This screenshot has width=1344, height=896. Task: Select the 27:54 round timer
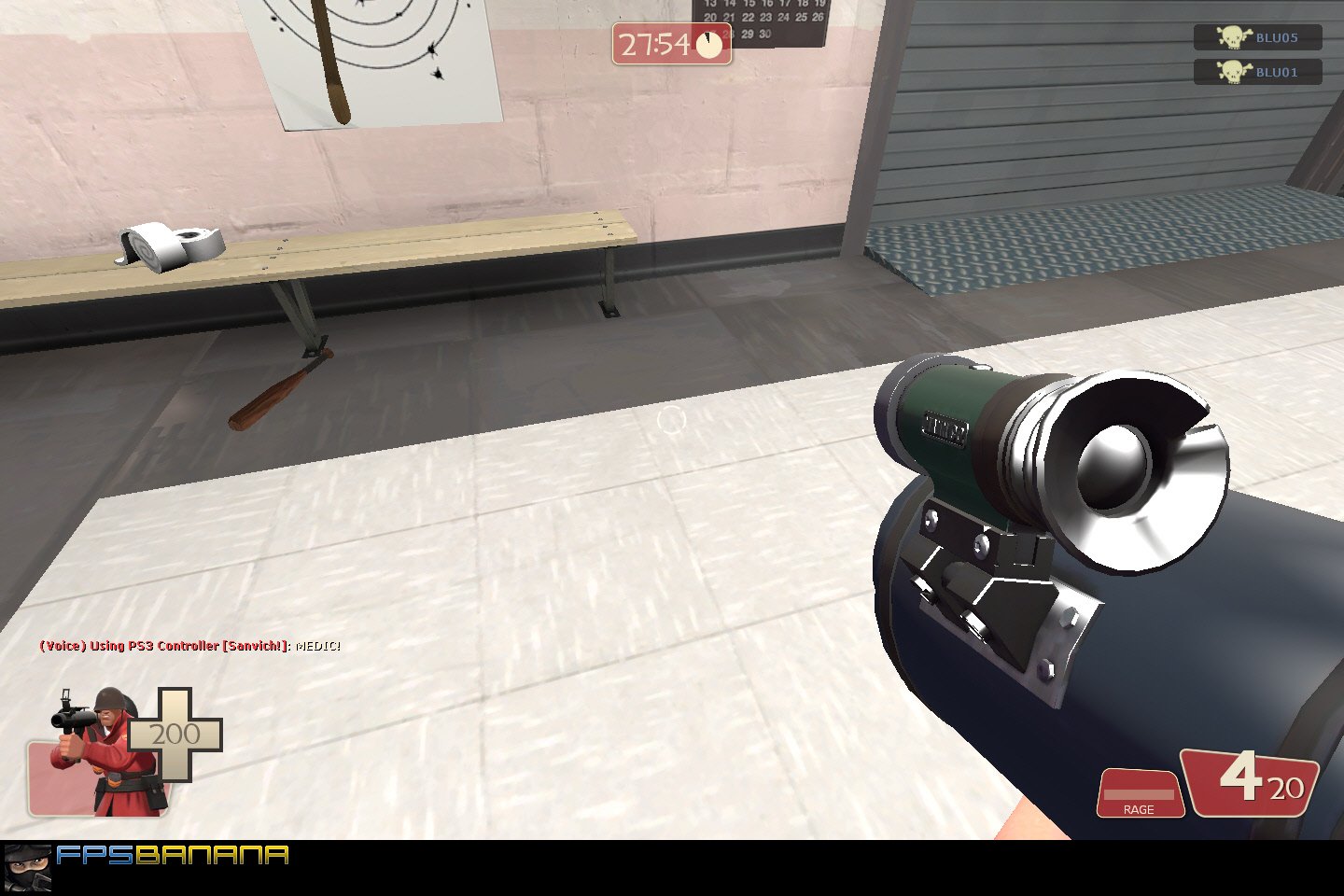coord(653,43)
